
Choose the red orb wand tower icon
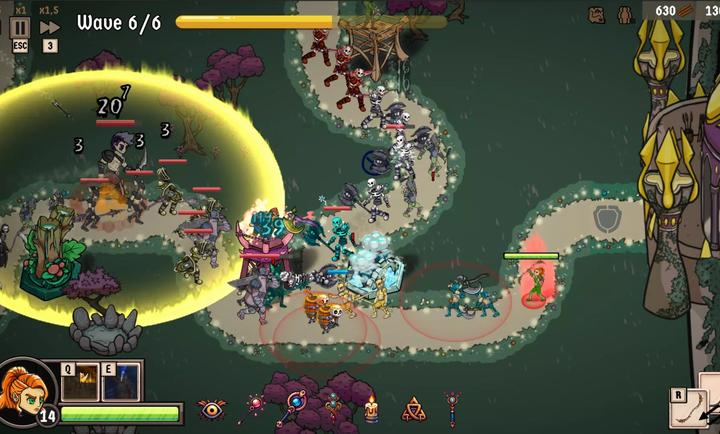click(255, 407)
